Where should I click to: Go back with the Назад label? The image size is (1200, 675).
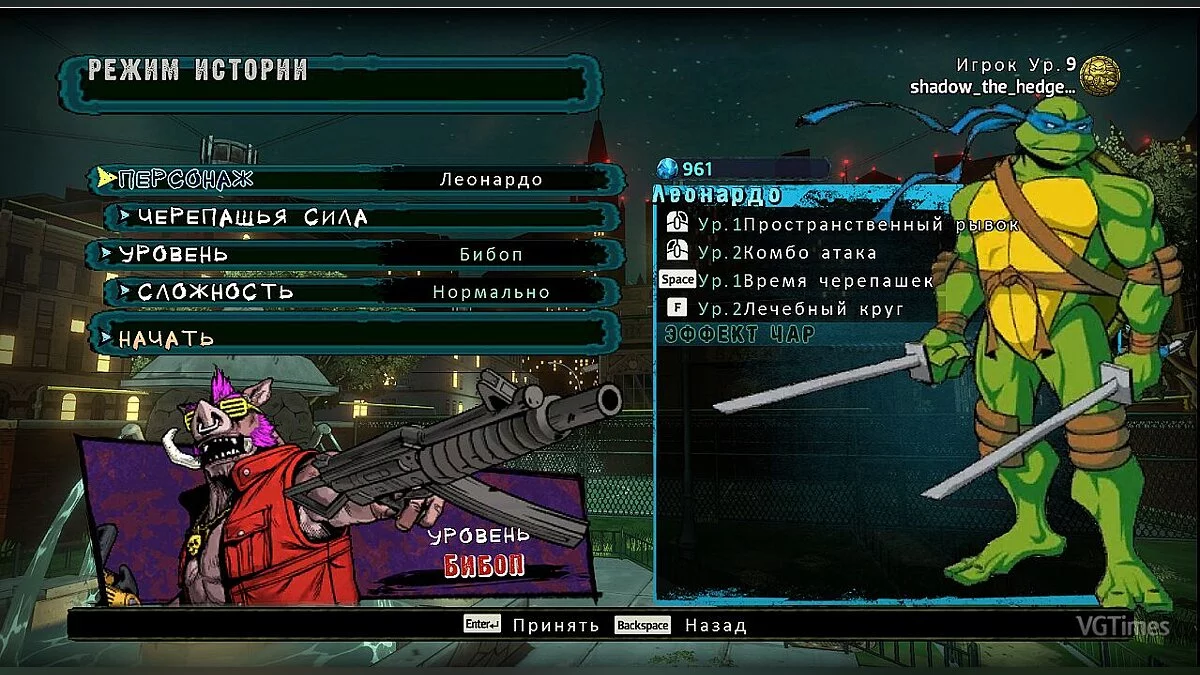coord(715,626)
